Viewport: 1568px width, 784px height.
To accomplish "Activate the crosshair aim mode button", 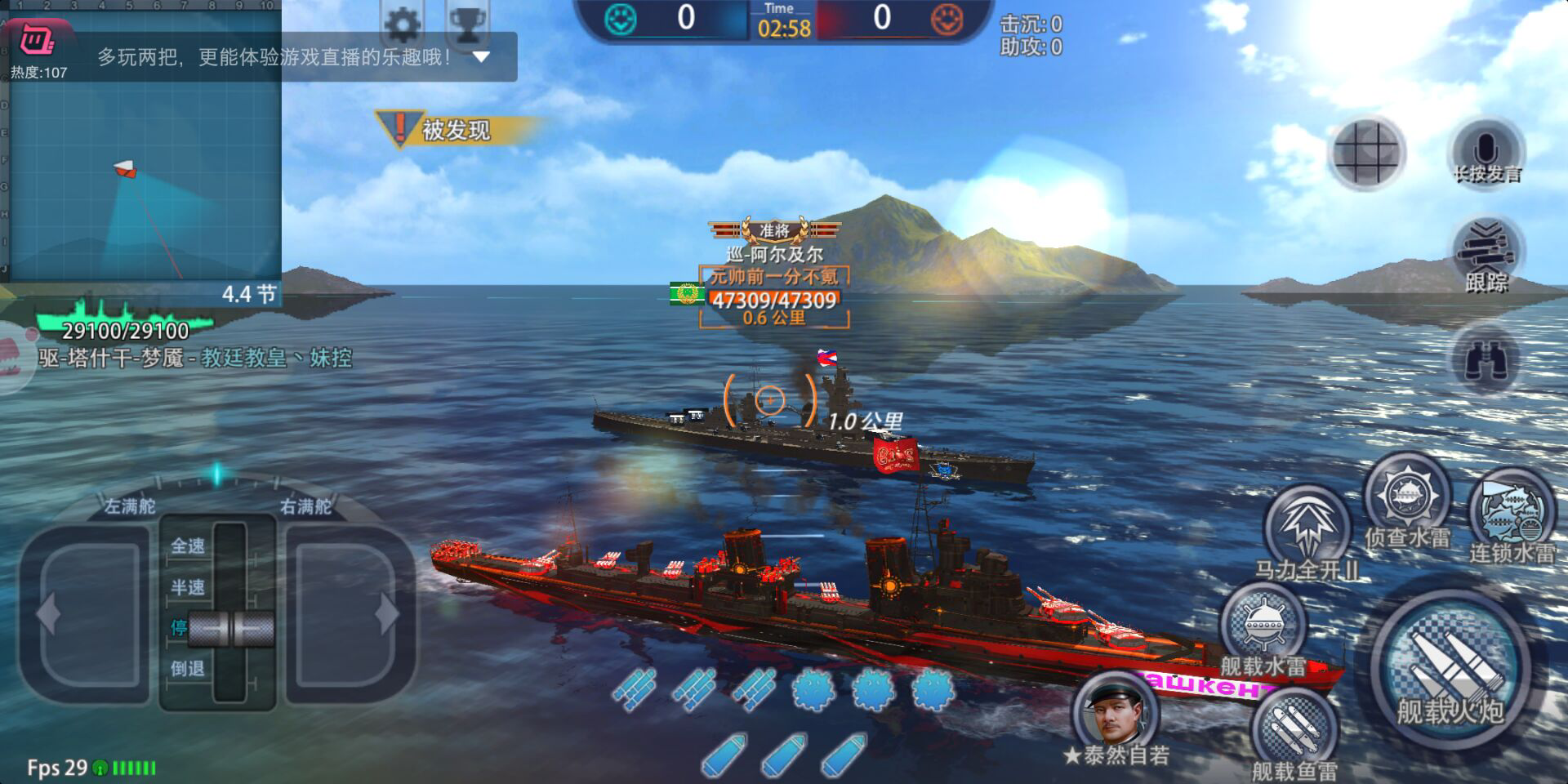I will (x=1368, y=152).
